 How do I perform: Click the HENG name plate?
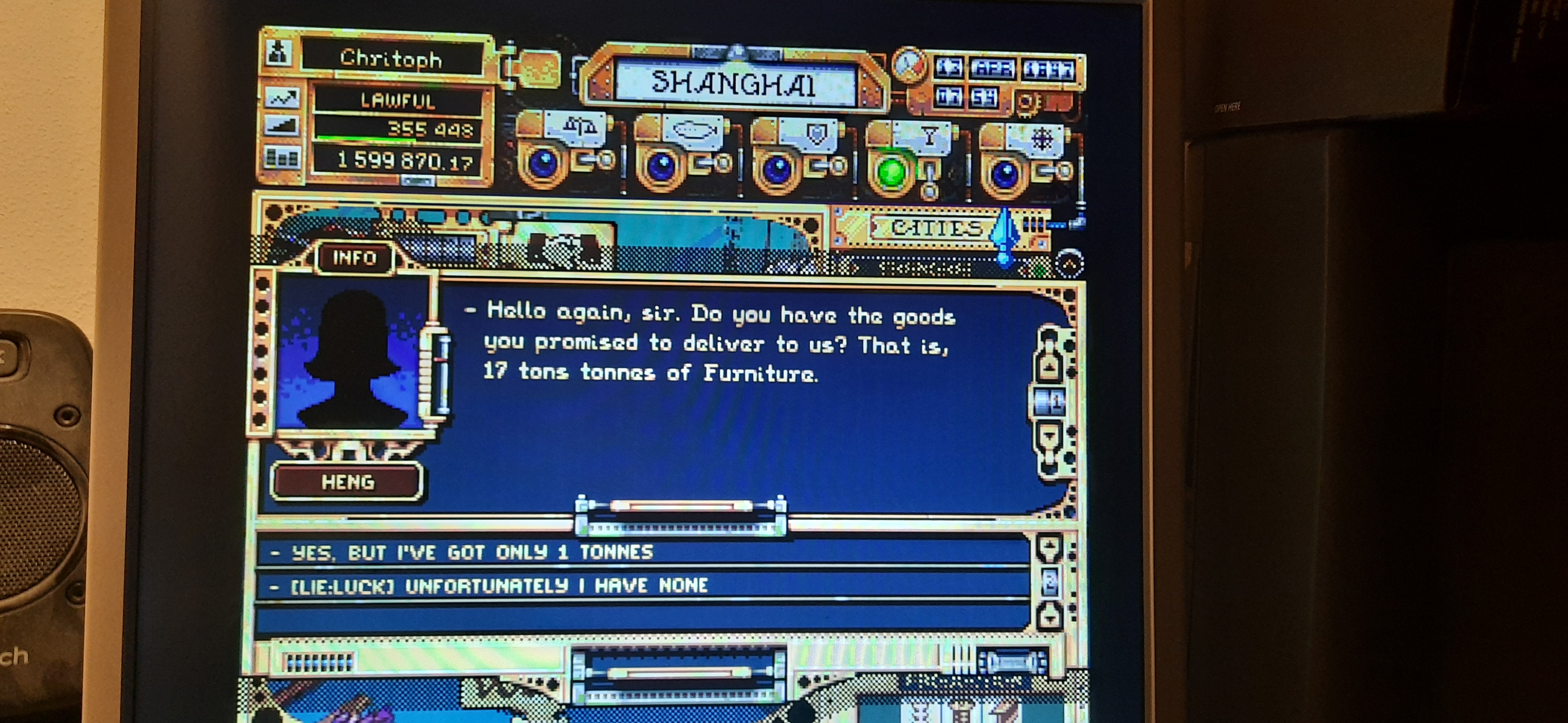pyautogui.click(x=347, y=482)
